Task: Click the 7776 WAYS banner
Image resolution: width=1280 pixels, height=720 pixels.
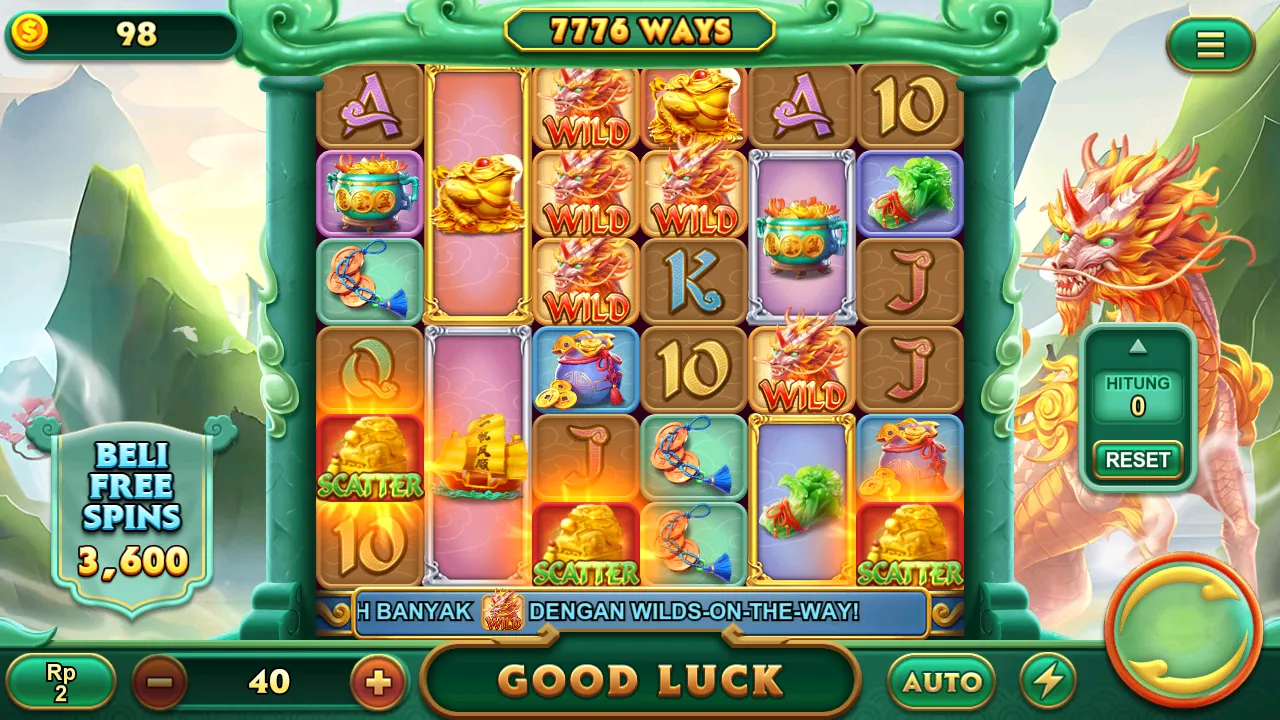Action: (x=639, y=30)
